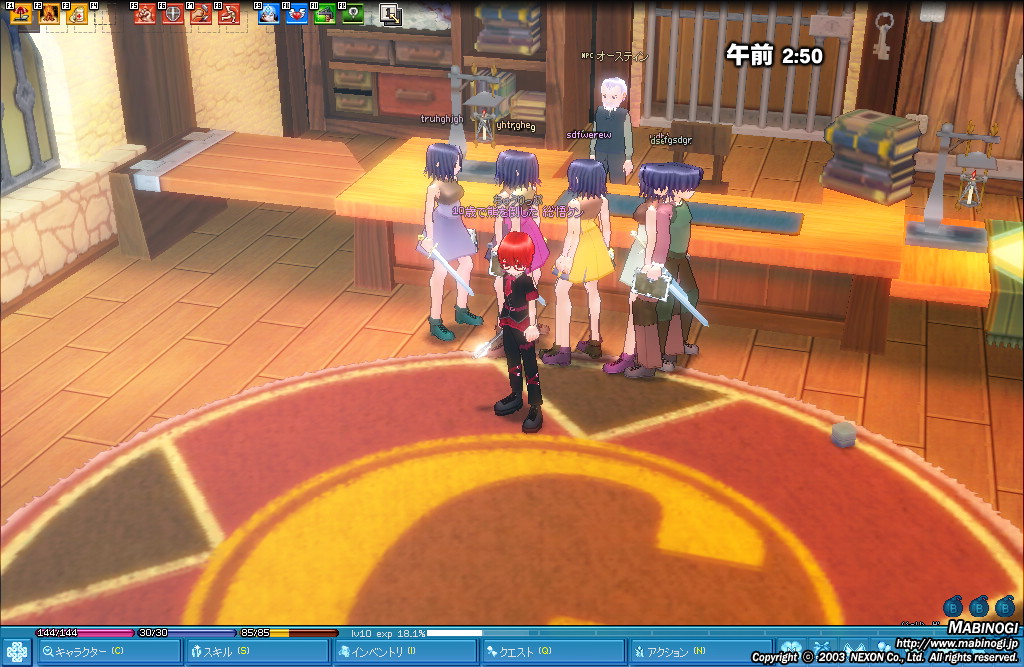Viewport: 1024px width, 667px height.
Task: Activate the F12 green hotkey icon
Action: pos(352,14)
